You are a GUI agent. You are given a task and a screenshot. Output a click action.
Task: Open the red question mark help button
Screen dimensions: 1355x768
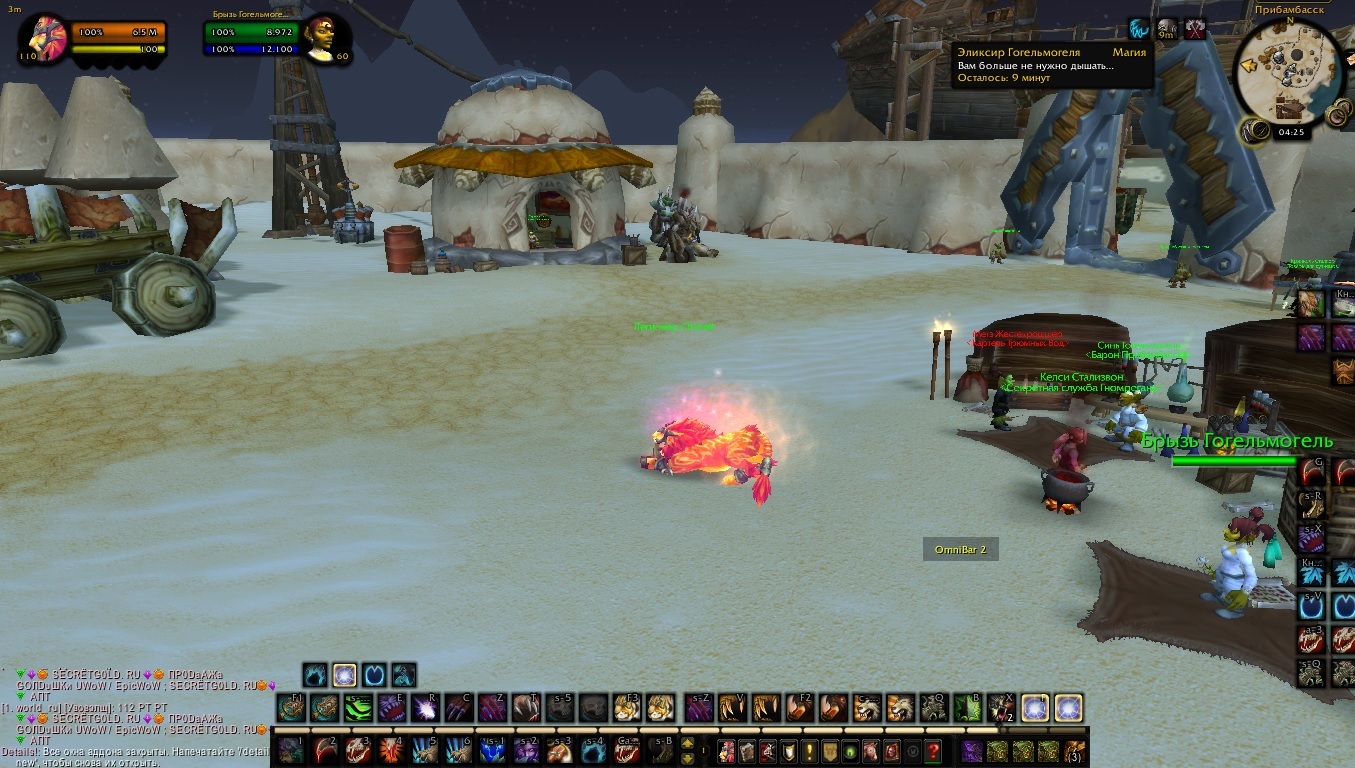pyautogui.click(x=933, y=750)
